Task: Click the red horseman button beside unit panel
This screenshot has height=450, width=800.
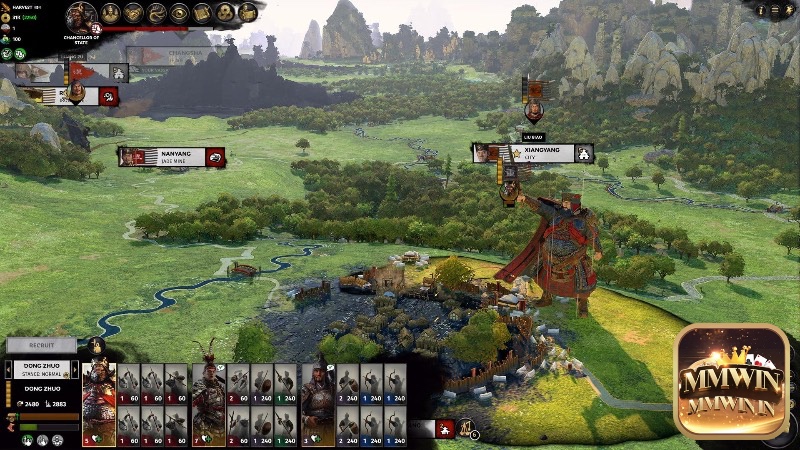Action: tap(445, 428)
